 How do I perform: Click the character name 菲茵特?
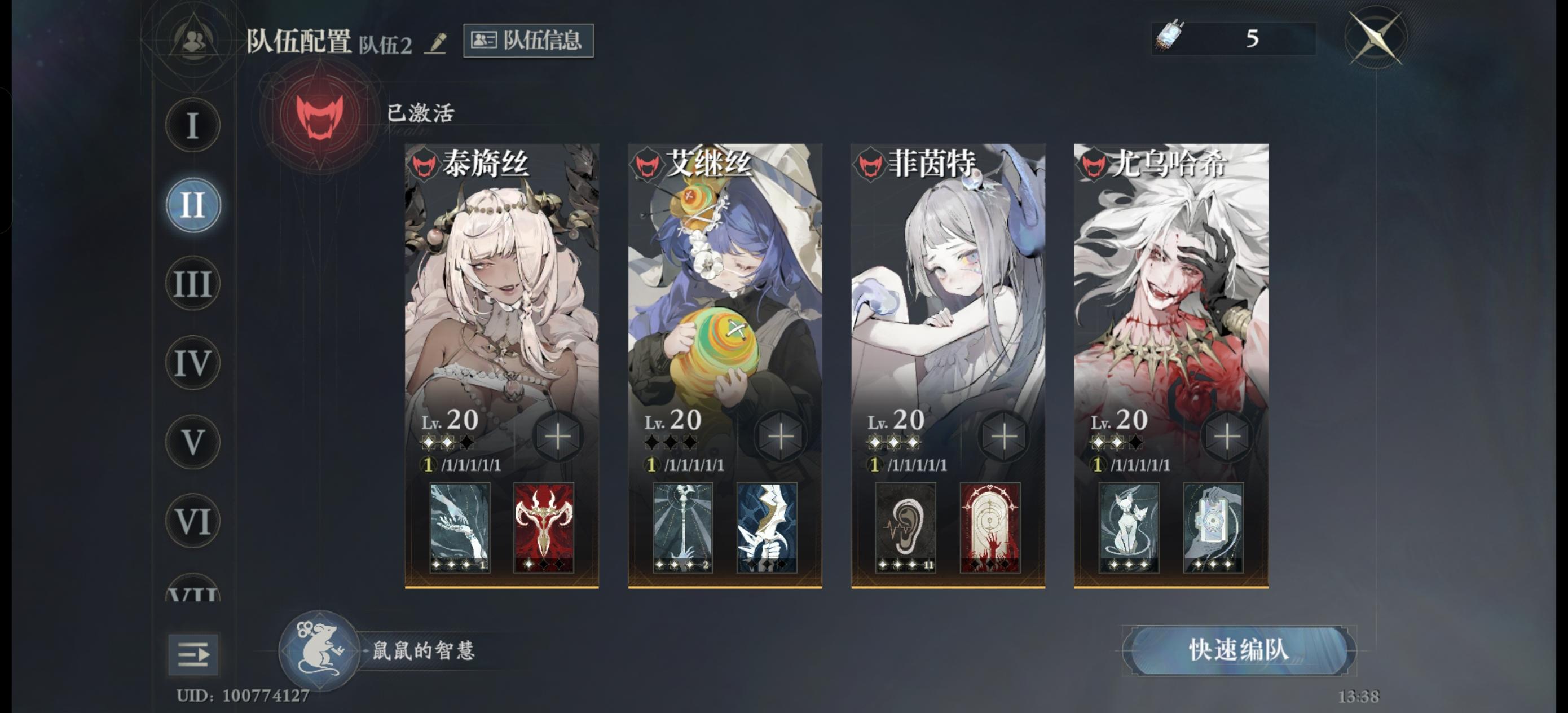[931, 162]
